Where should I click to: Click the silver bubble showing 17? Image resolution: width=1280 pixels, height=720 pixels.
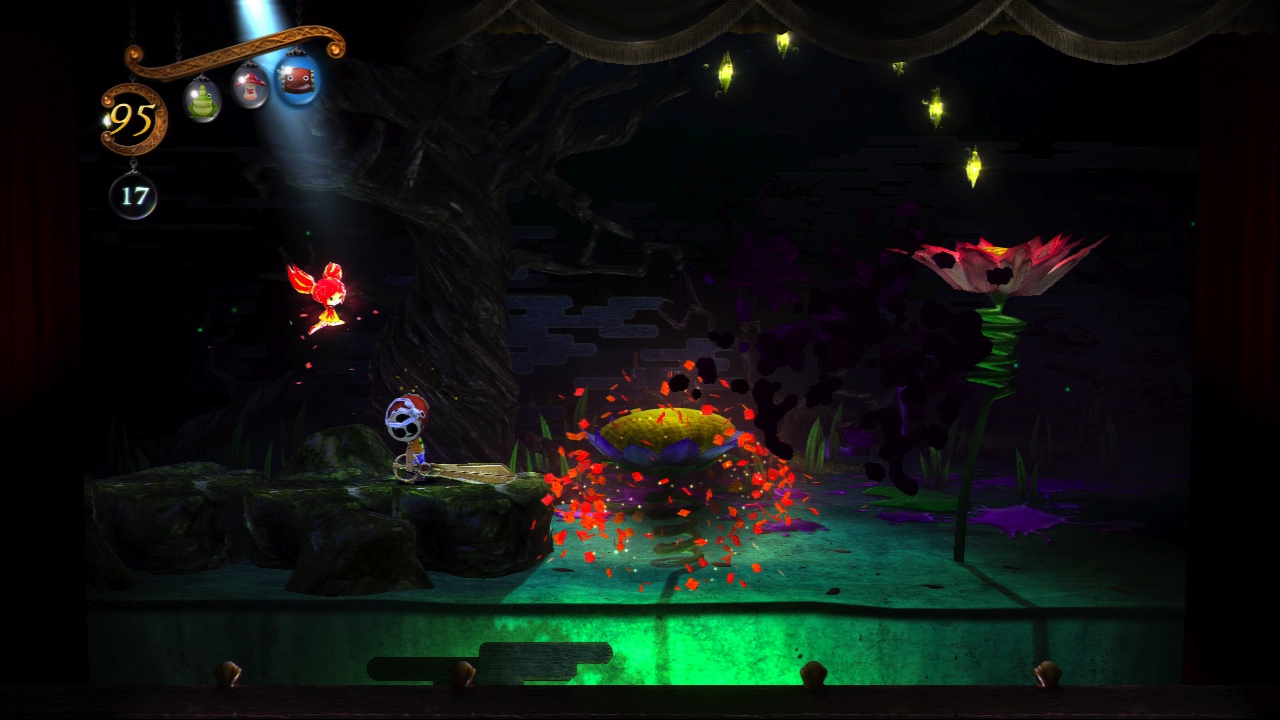[132, 194]
